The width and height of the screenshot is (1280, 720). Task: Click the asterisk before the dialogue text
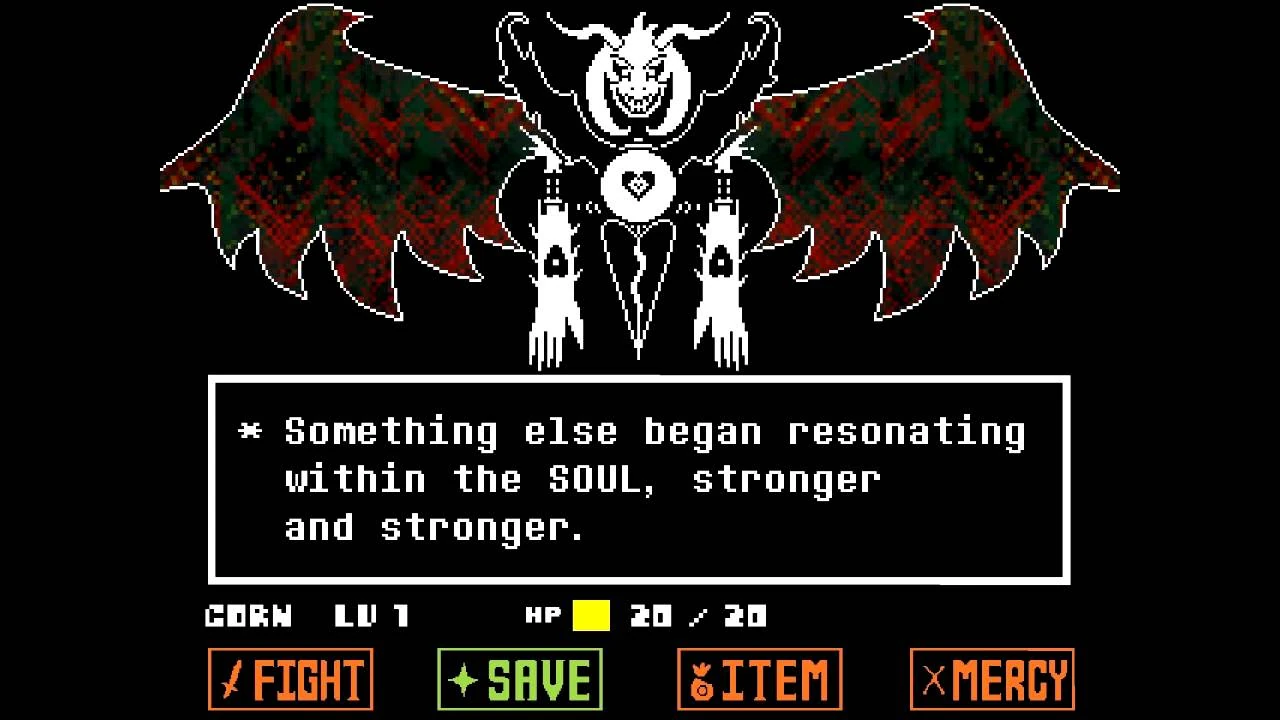point(250,430)
